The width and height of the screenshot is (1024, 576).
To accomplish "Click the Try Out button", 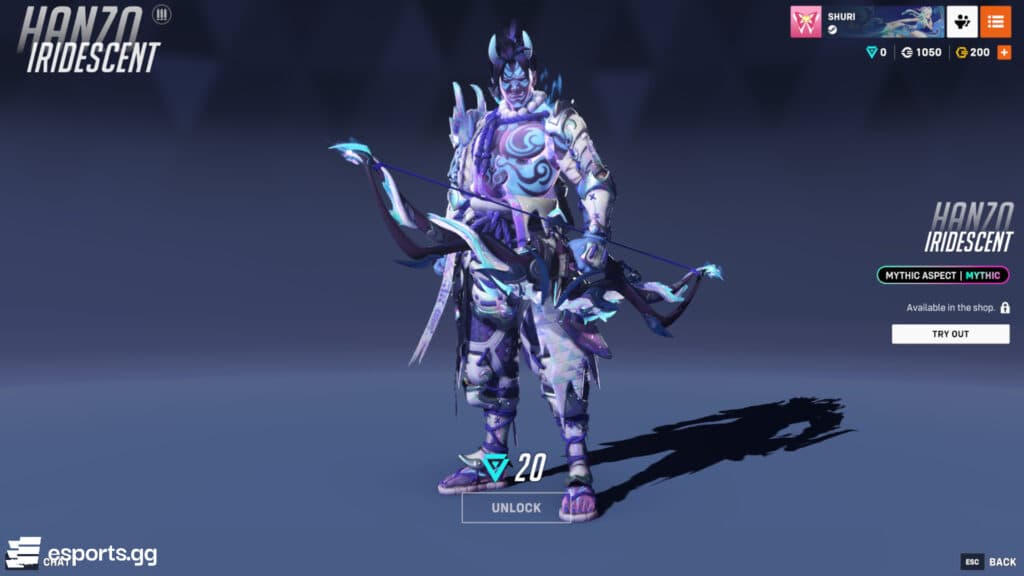I will click(x=950, y=334).
